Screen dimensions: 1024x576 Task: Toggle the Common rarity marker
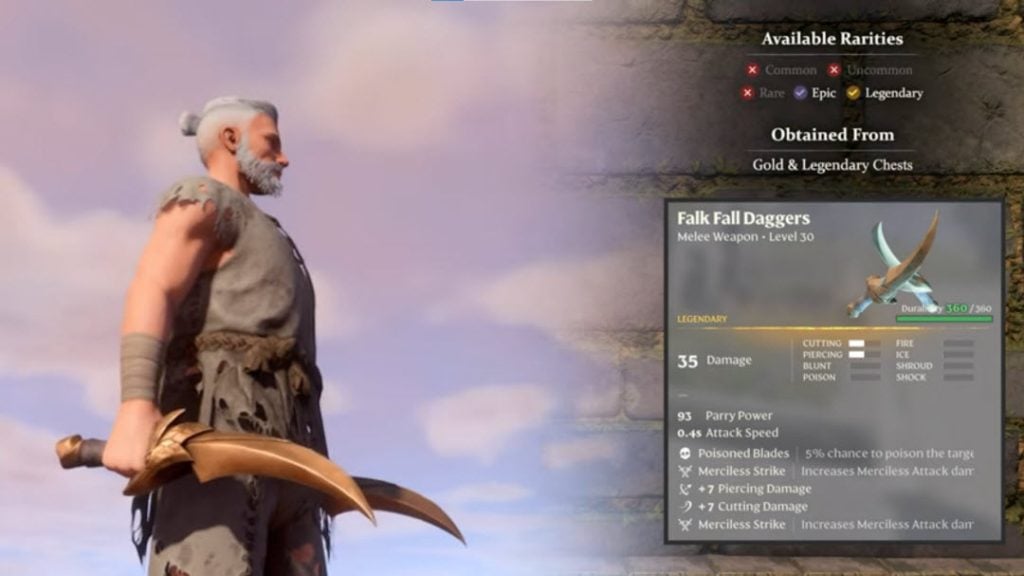[x=752, y=70]
